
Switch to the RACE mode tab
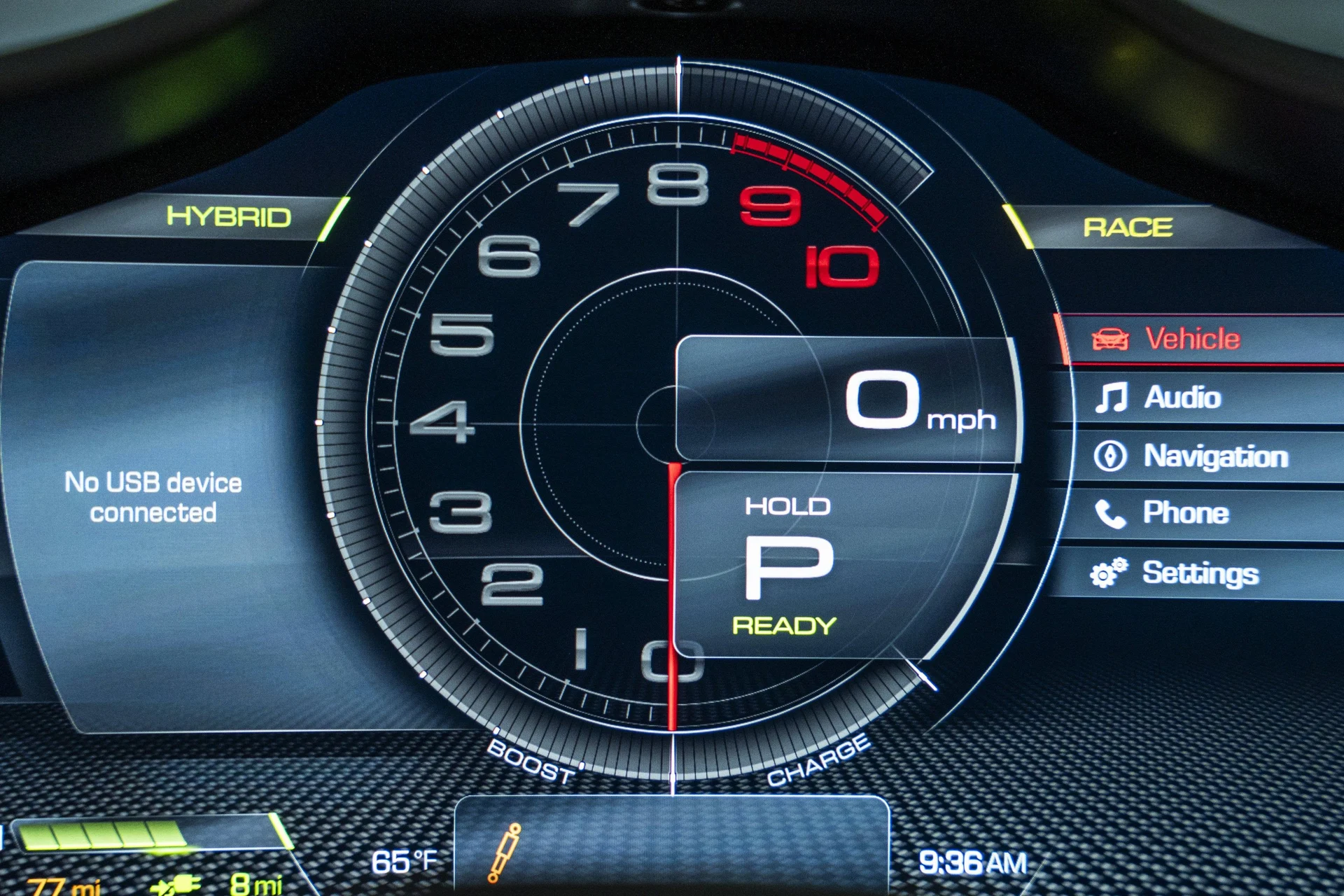(1128, 227)
